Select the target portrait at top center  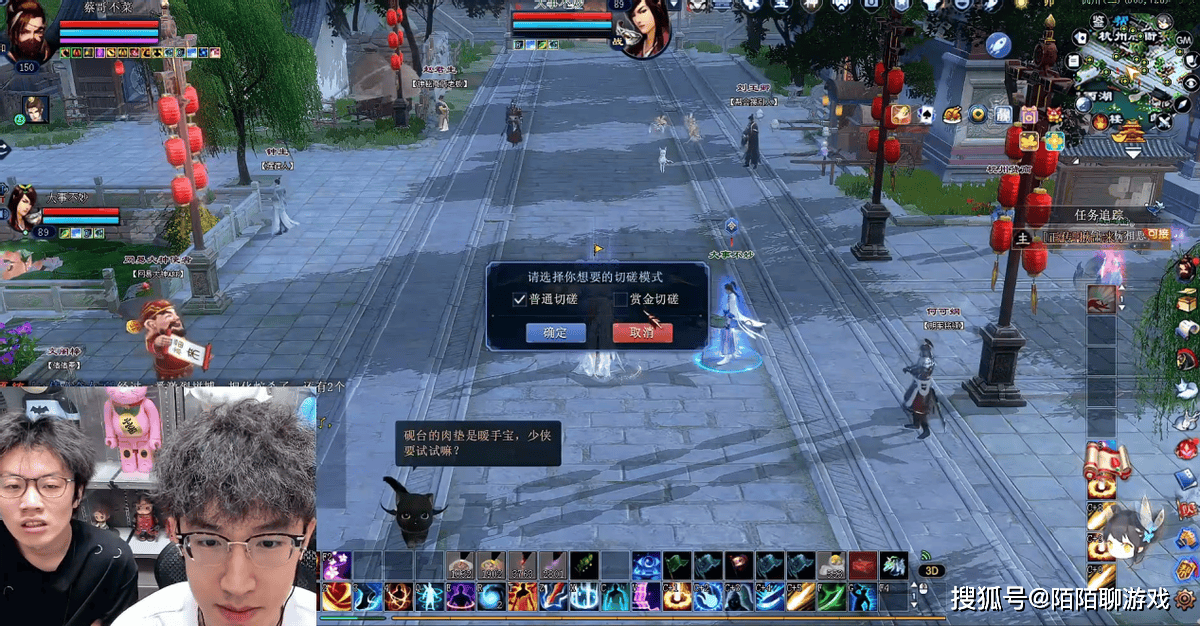pos(646,28)
